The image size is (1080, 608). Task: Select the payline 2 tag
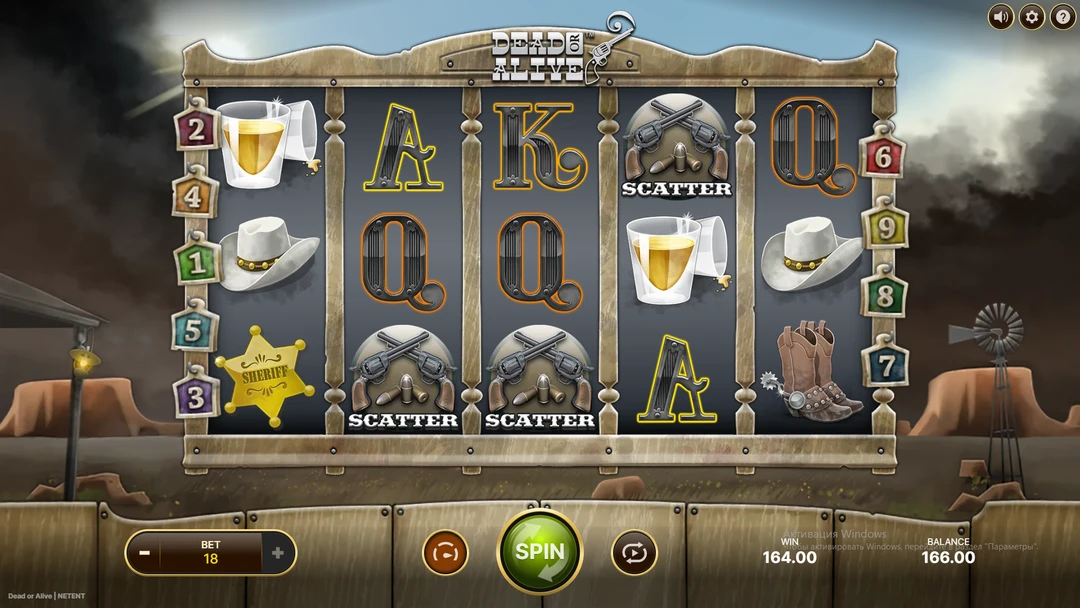(197, 129)
